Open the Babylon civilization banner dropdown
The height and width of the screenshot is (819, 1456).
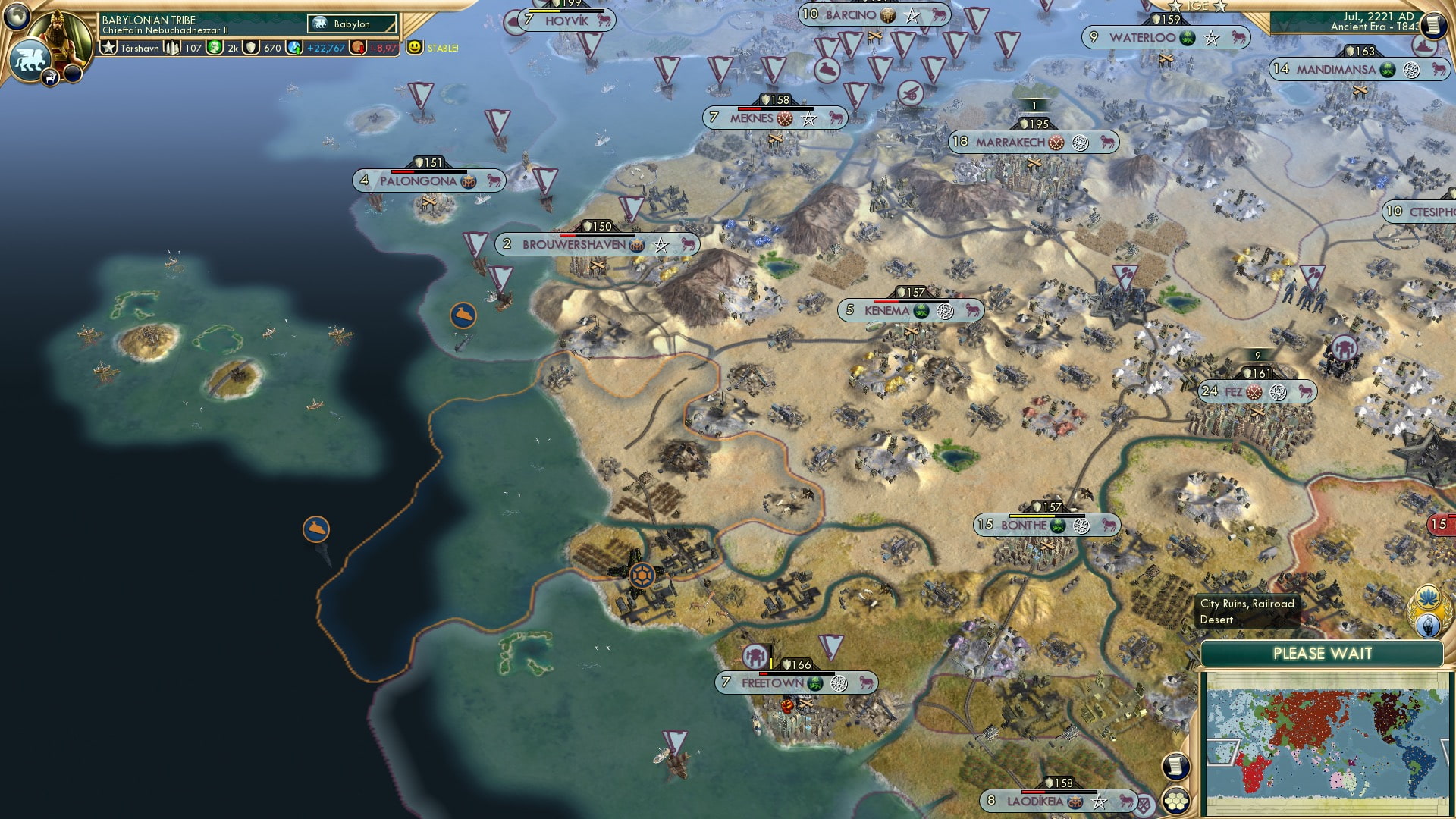pyautogui.click(x=351, y=24)
